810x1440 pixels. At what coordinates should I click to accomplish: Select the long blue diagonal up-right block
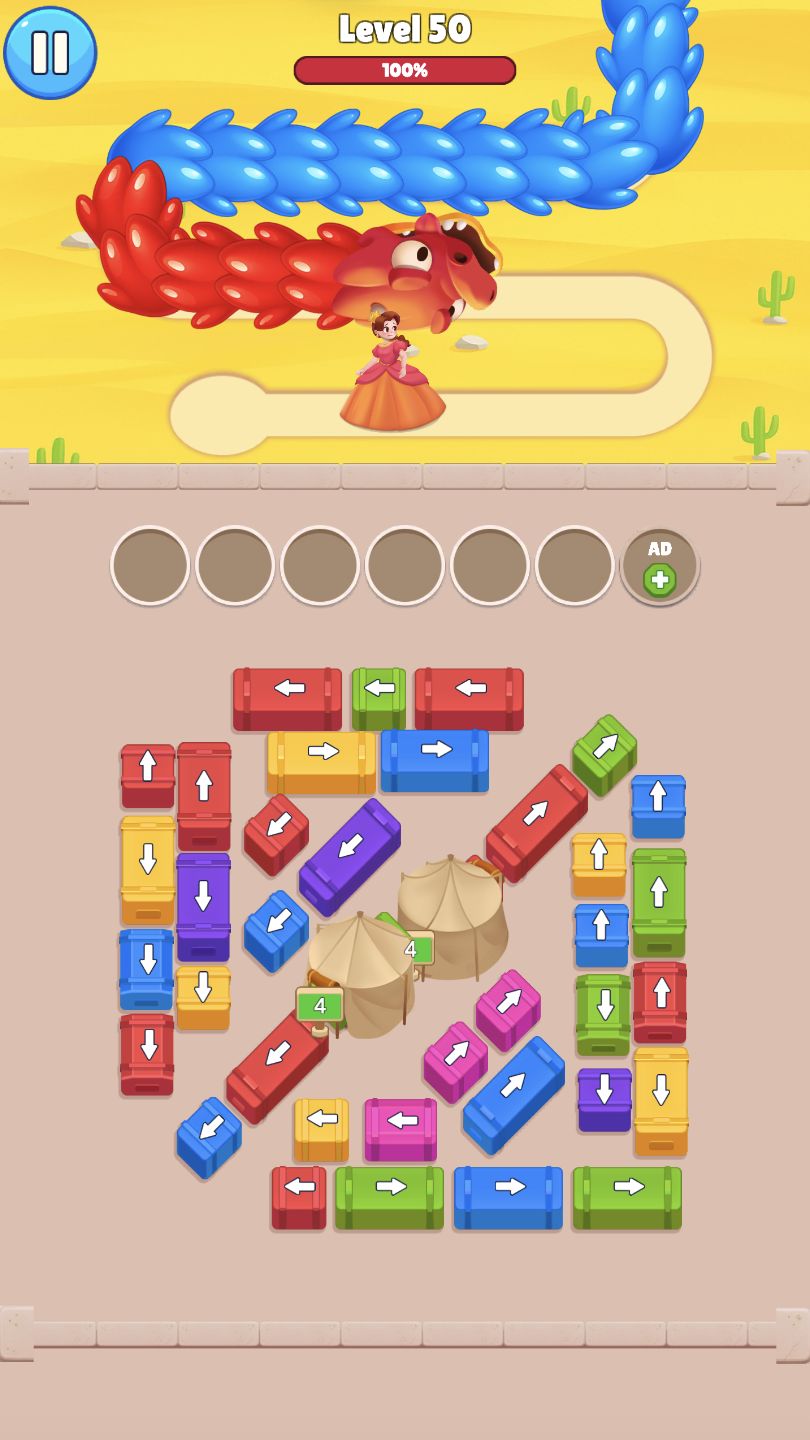click(x=514, y=1094)
